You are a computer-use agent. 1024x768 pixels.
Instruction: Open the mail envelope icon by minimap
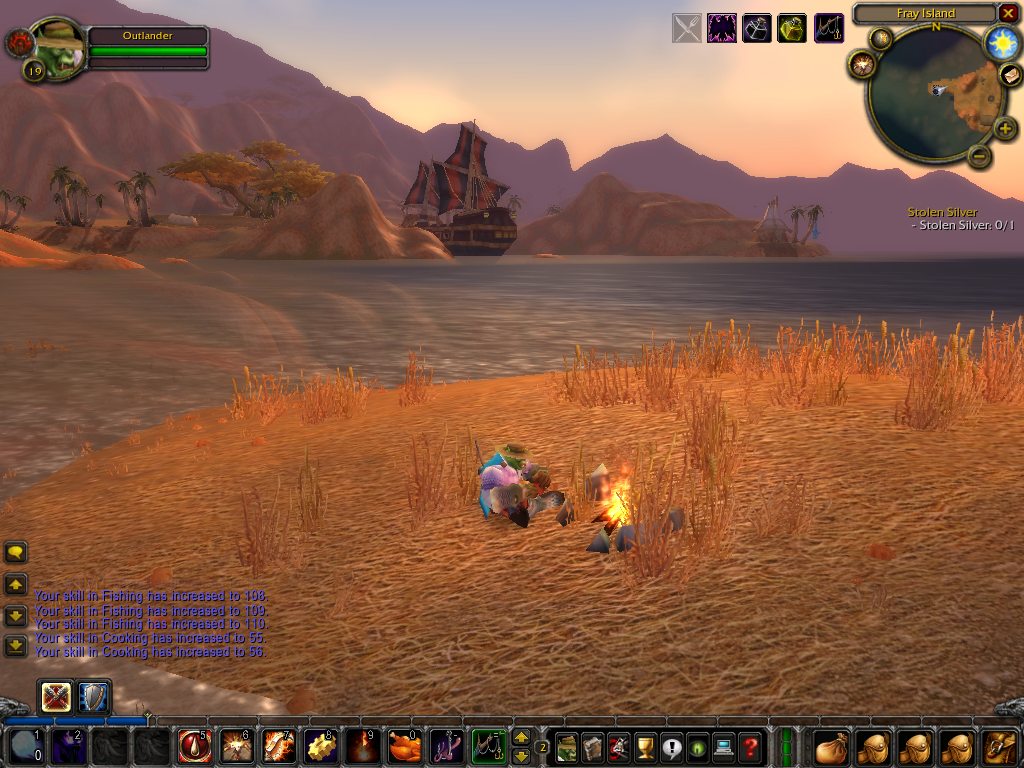point(1010,76)
